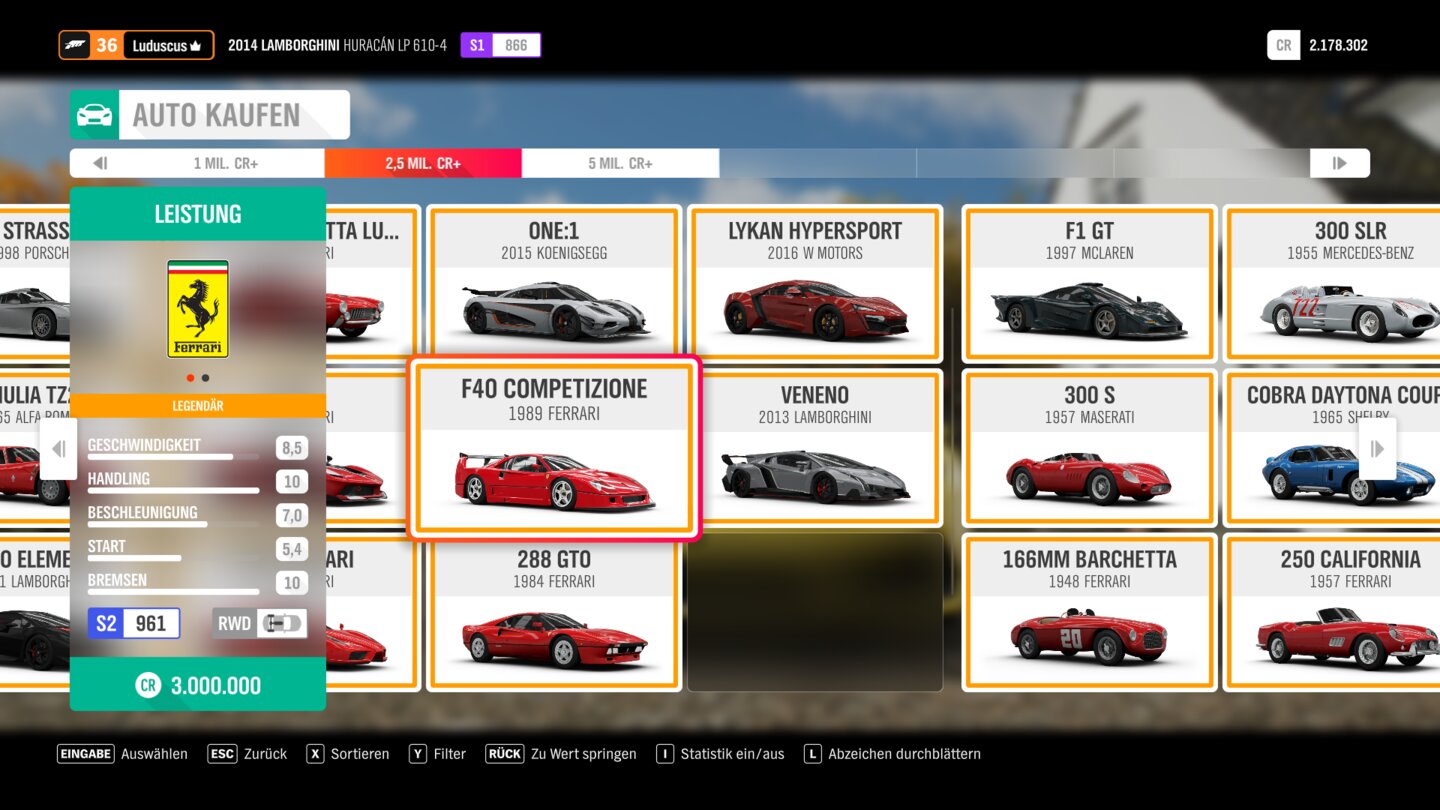Switch to the 1 Mil. CR+ tab

[x=226, y=163]
